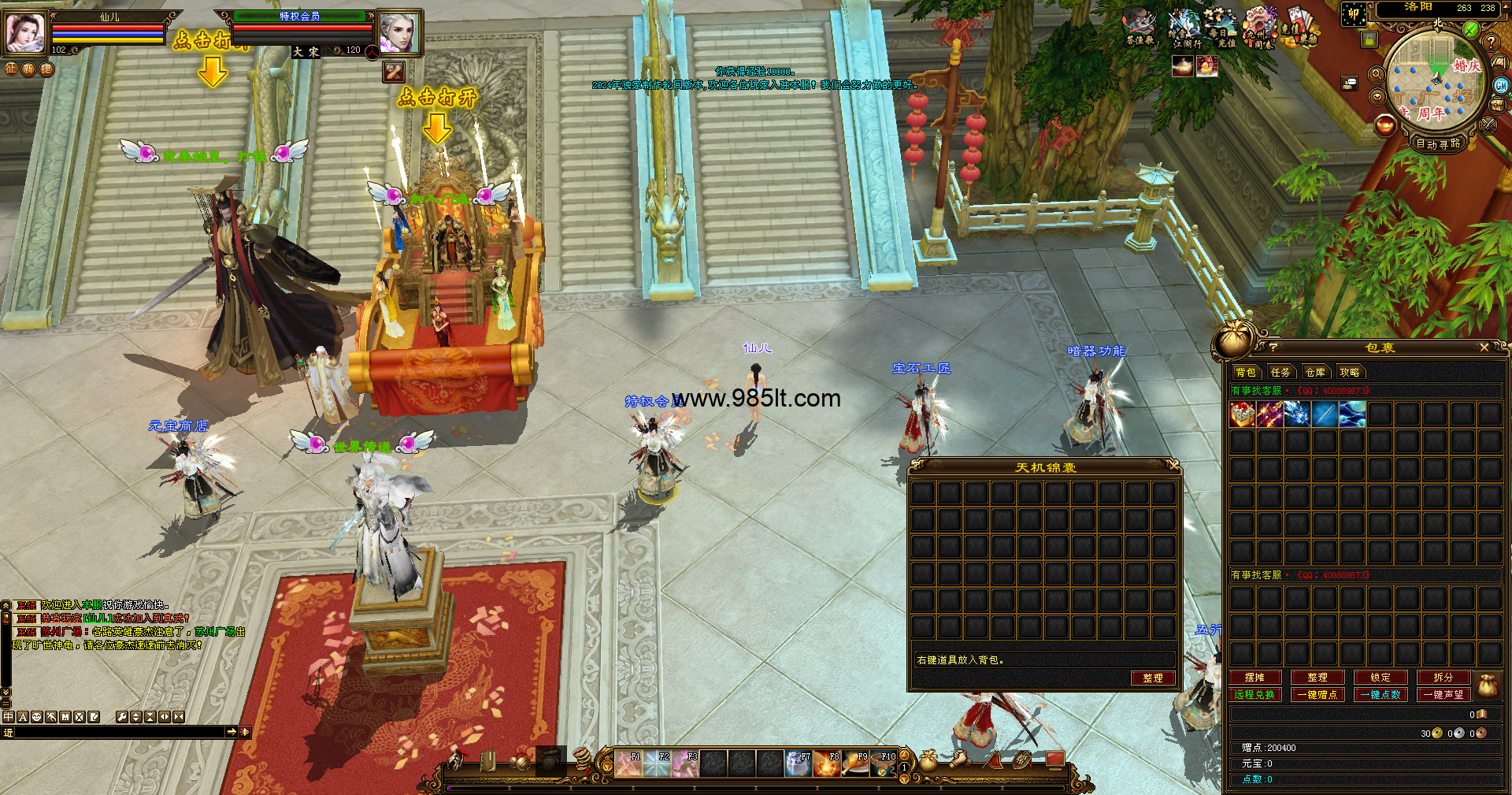The width and height of the screenshot is (1512, 795).
Task: Click the magnifying glass button beside the minimap
Action: coord(1377,74)
